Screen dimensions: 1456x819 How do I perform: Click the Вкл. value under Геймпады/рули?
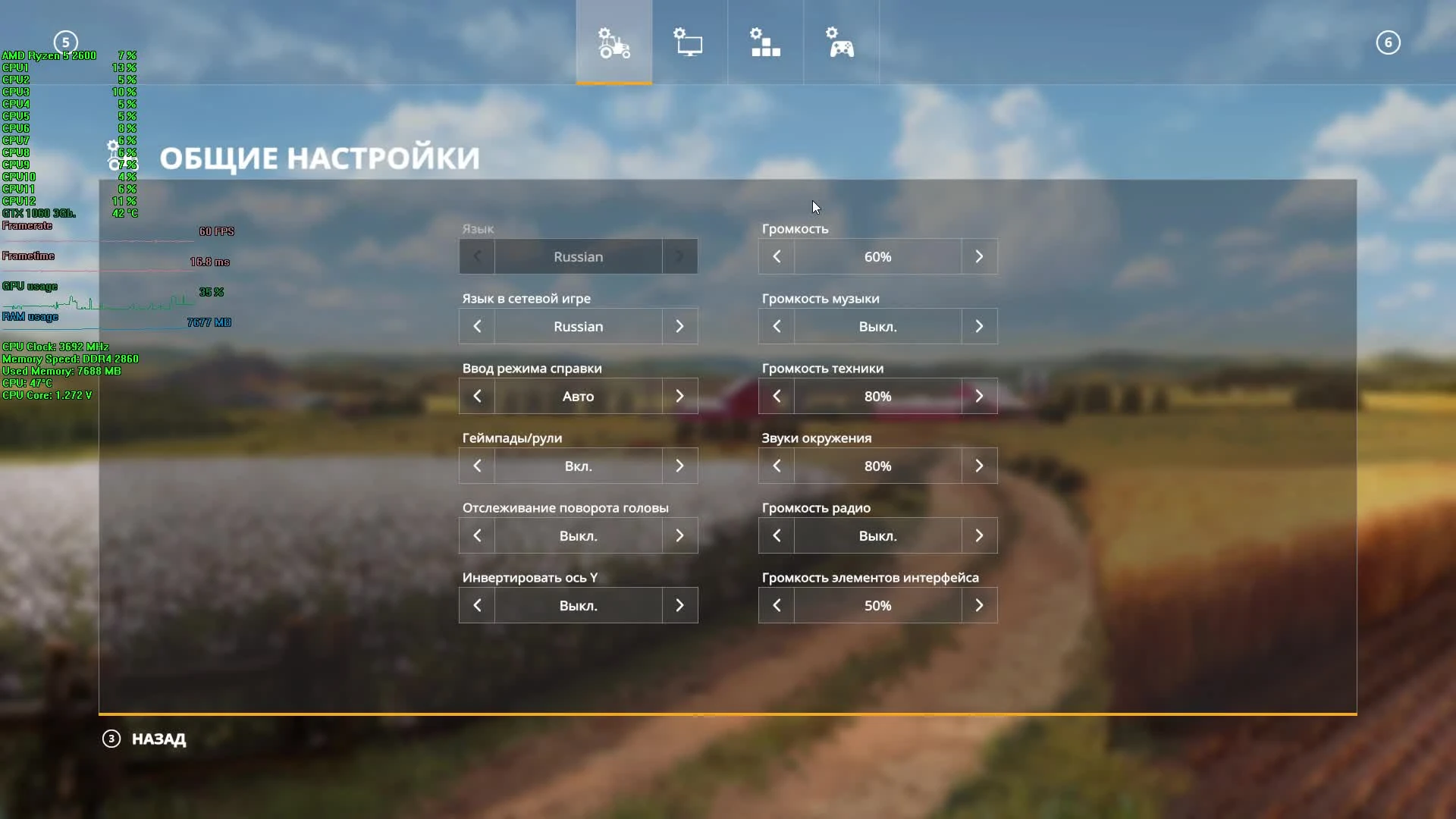coord(578,466)
